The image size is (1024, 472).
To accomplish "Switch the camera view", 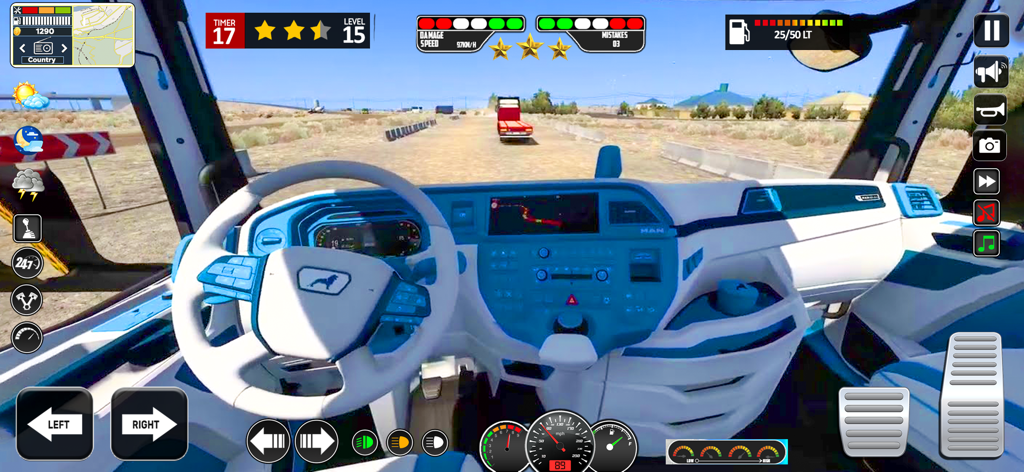I will (990, 146).
